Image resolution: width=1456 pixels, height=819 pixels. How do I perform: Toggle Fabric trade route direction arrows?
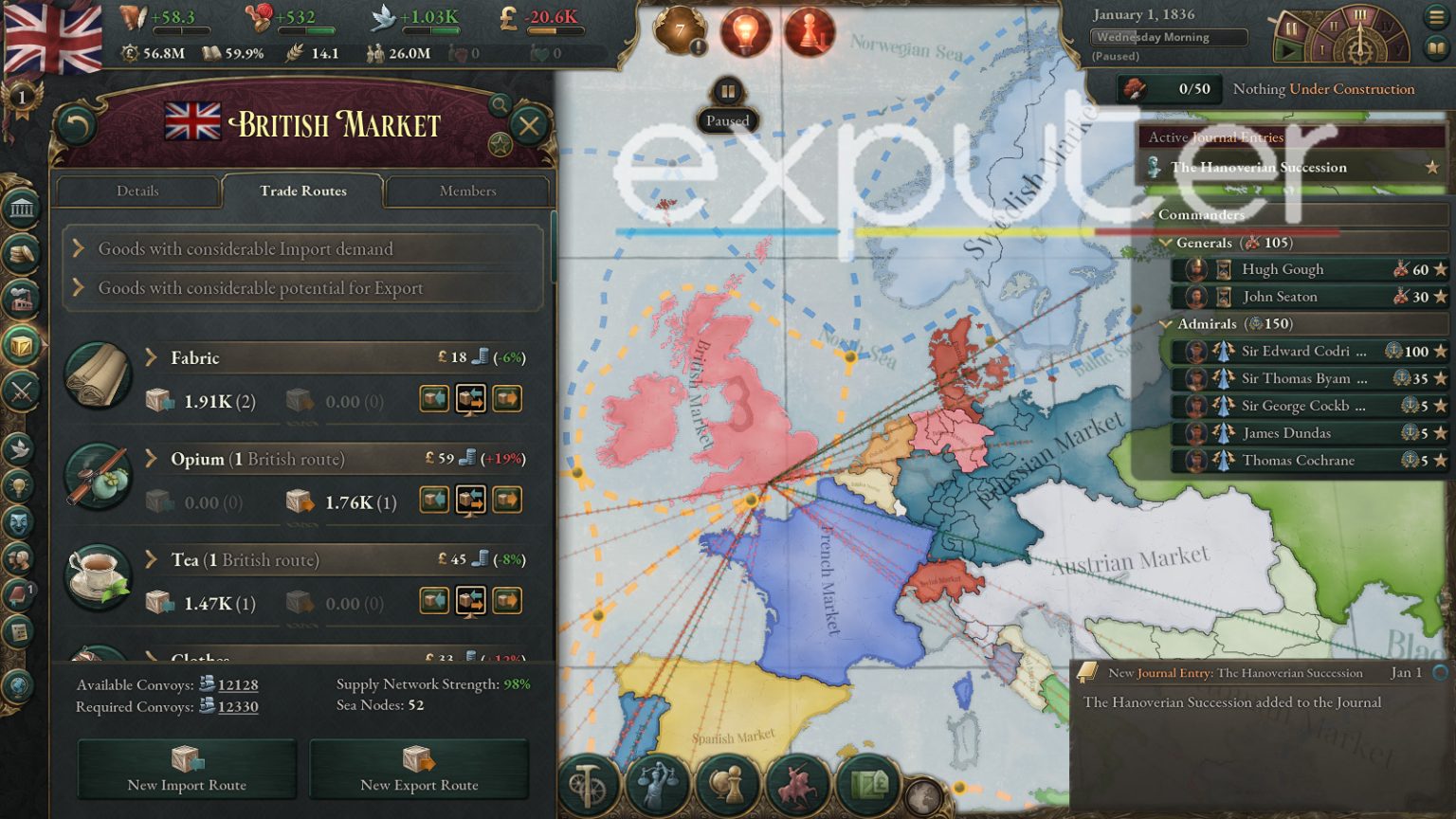(471, 398)
